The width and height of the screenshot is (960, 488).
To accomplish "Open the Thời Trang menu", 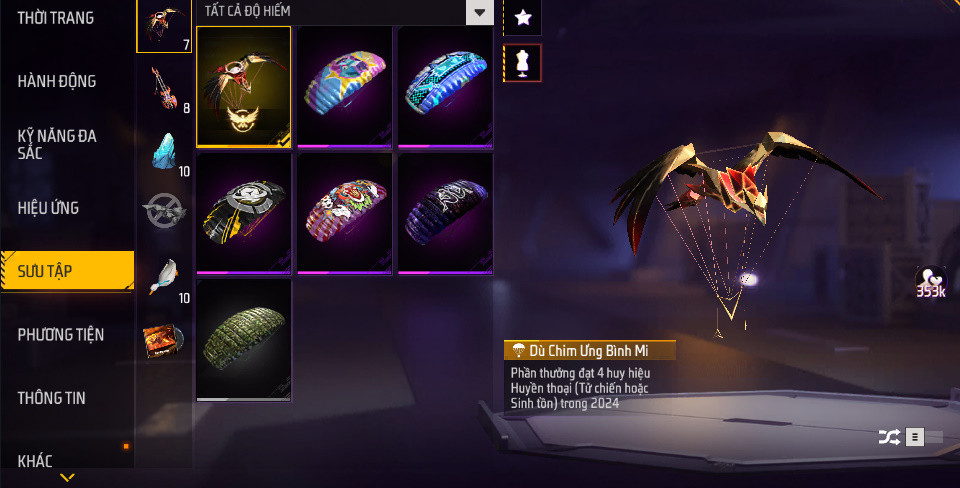I will [56, 18].
